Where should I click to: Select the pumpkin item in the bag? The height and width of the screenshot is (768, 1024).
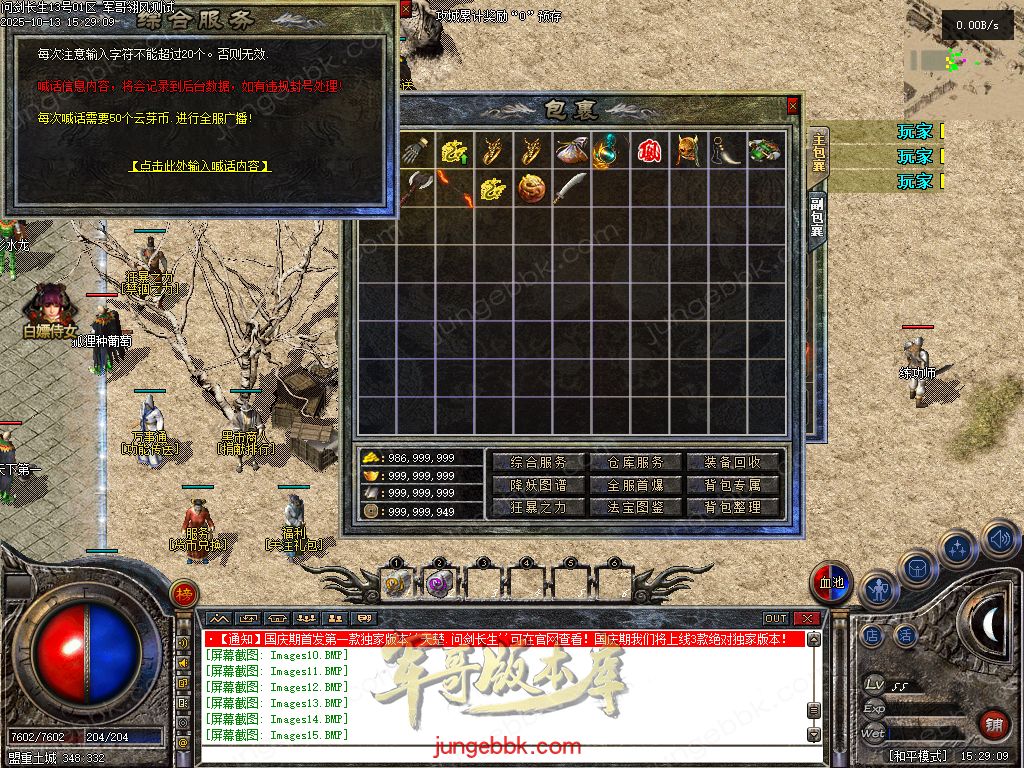(x=531, y=188)
